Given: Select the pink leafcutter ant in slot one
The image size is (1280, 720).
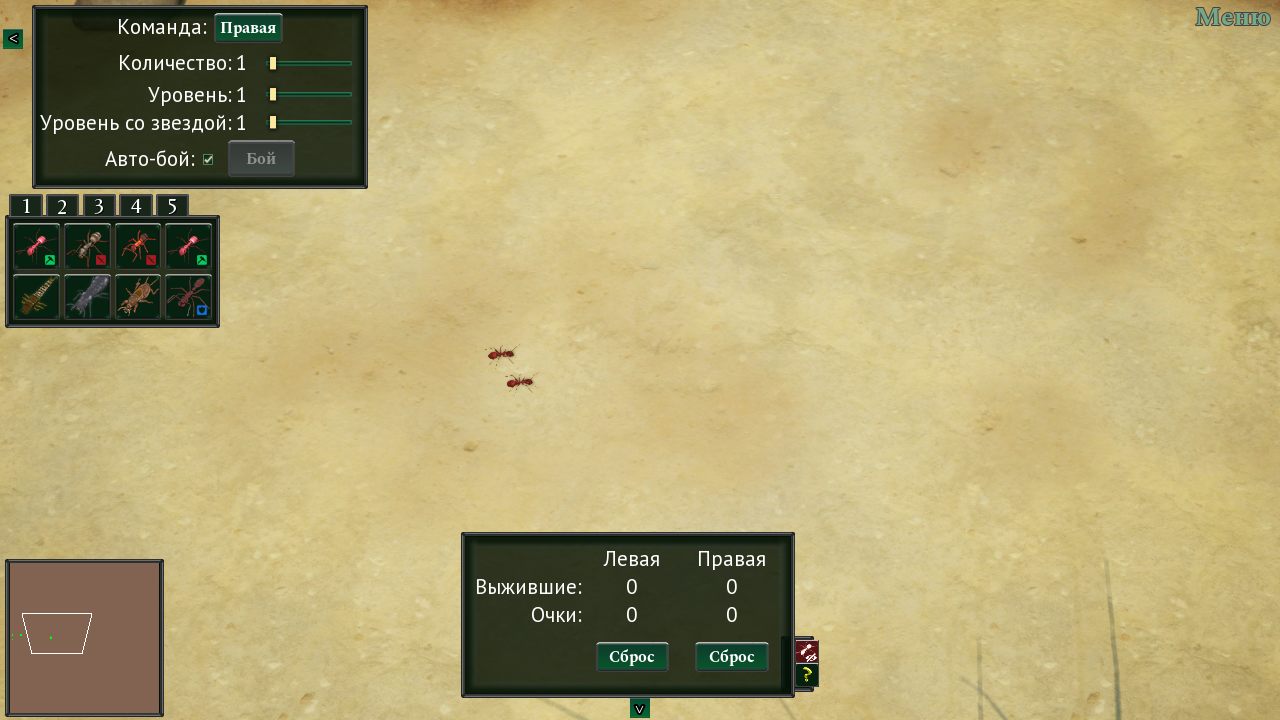Looking at the screenshot, I should click(x=35, y=245).
